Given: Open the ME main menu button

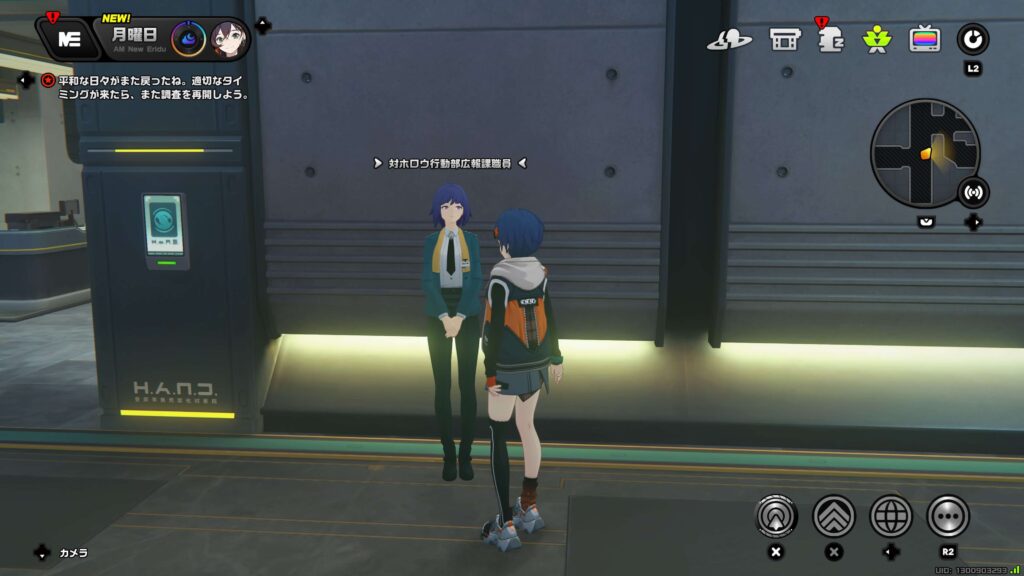Looking at the screenshot, I should tap(69, 39).
